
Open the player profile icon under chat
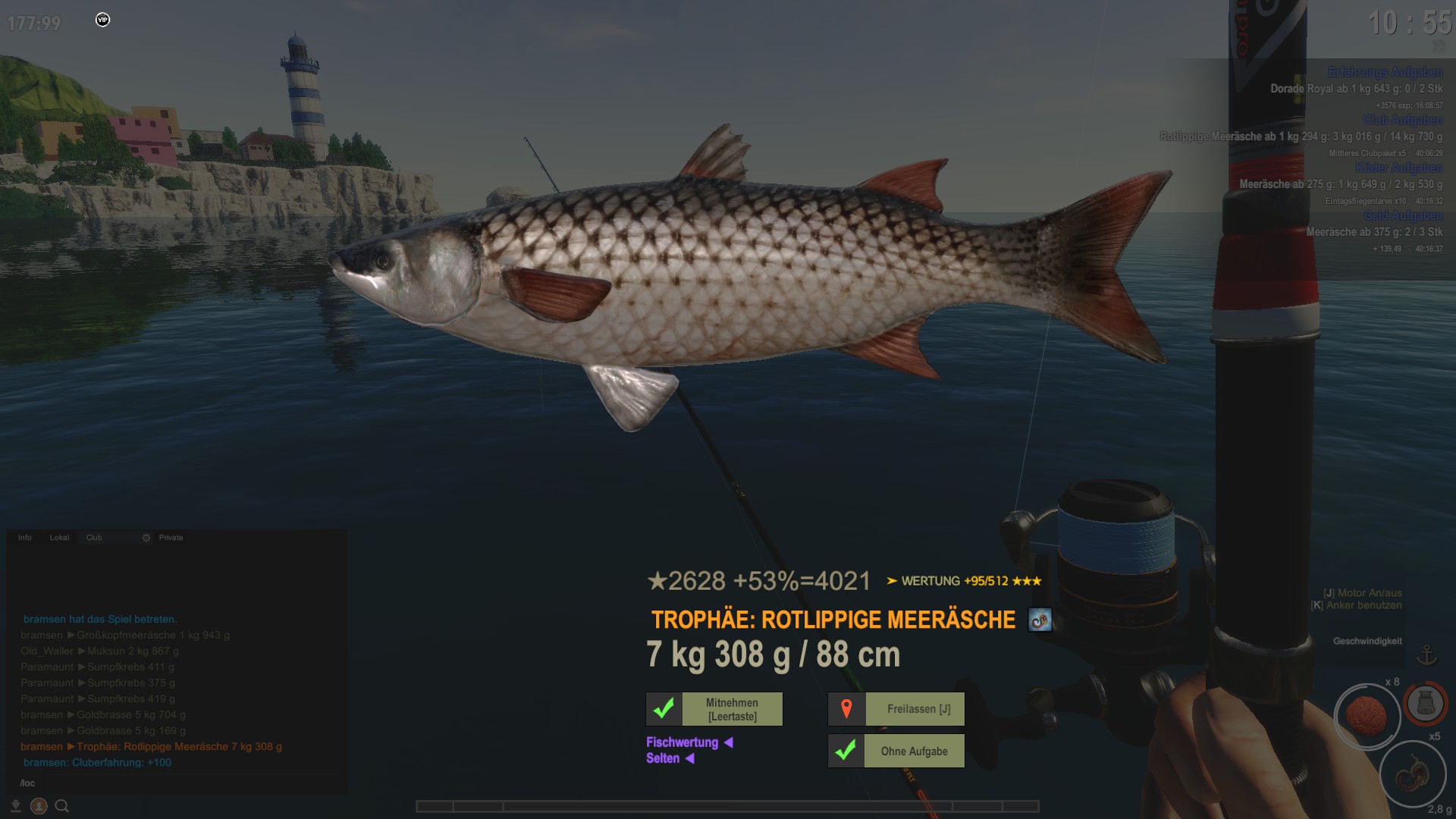point(39,806)
